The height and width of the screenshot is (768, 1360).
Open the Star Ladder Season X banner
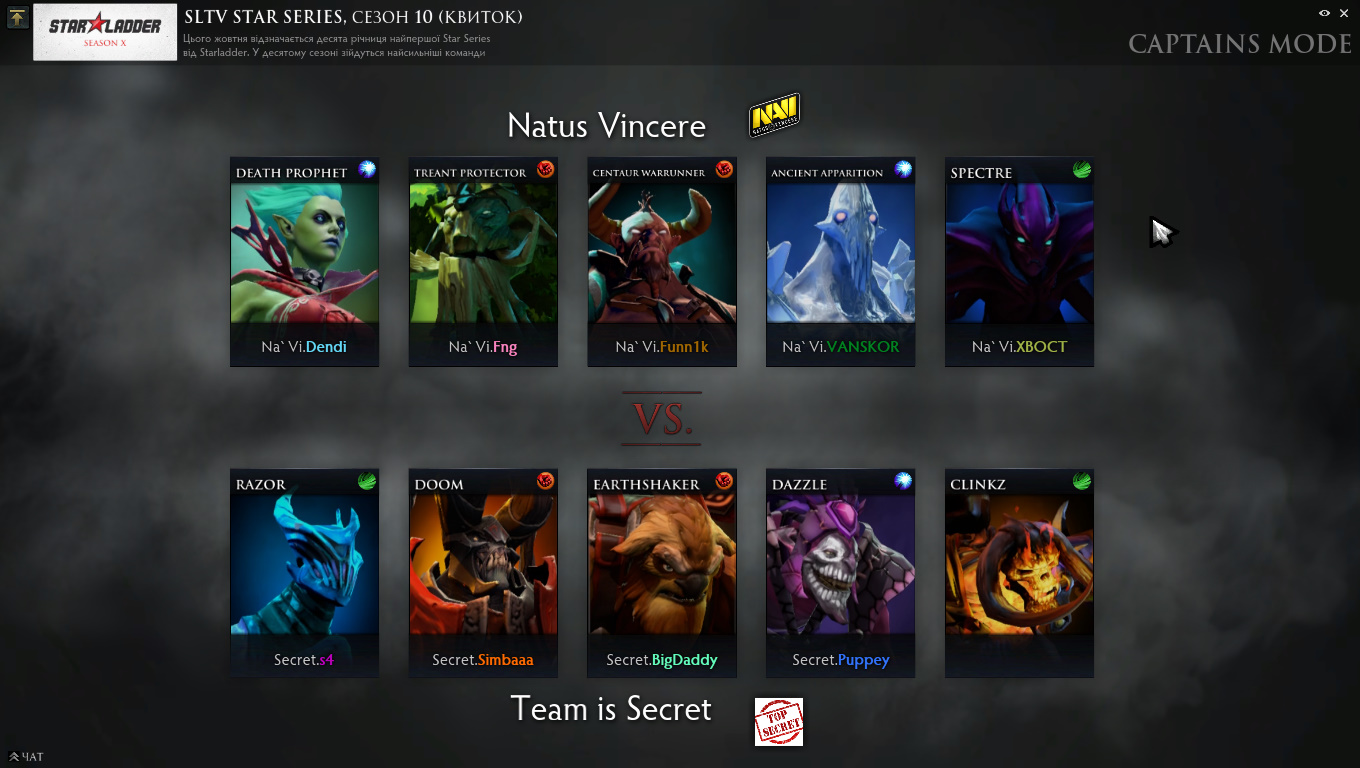tap(107, 32)
